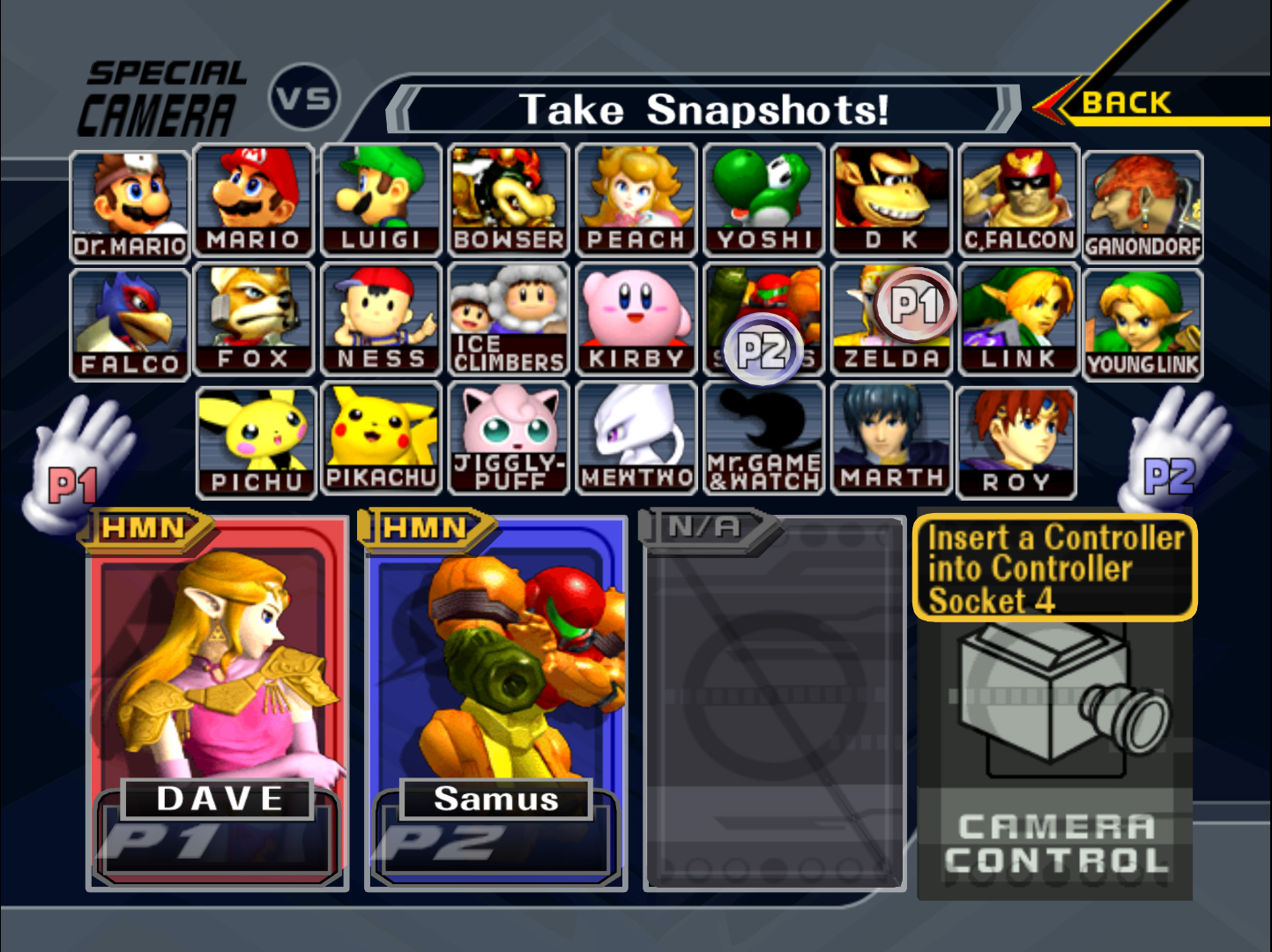
Task: Select Roy from the roster
Action: point(1016,443)
